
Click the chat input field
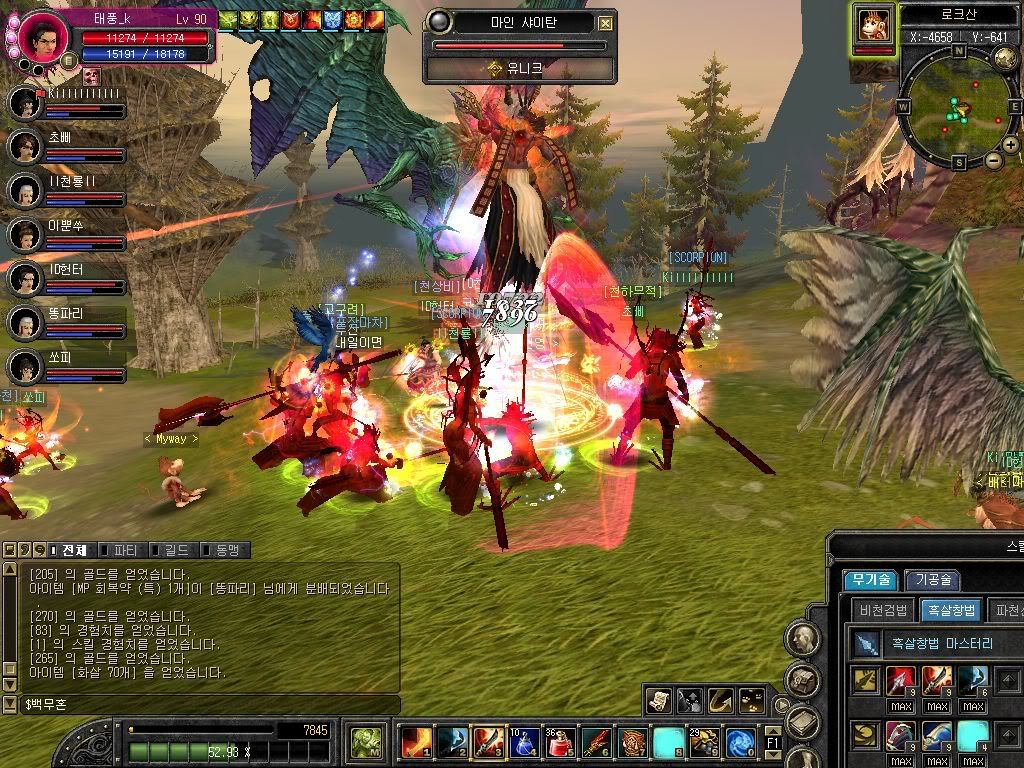(200, 706)
